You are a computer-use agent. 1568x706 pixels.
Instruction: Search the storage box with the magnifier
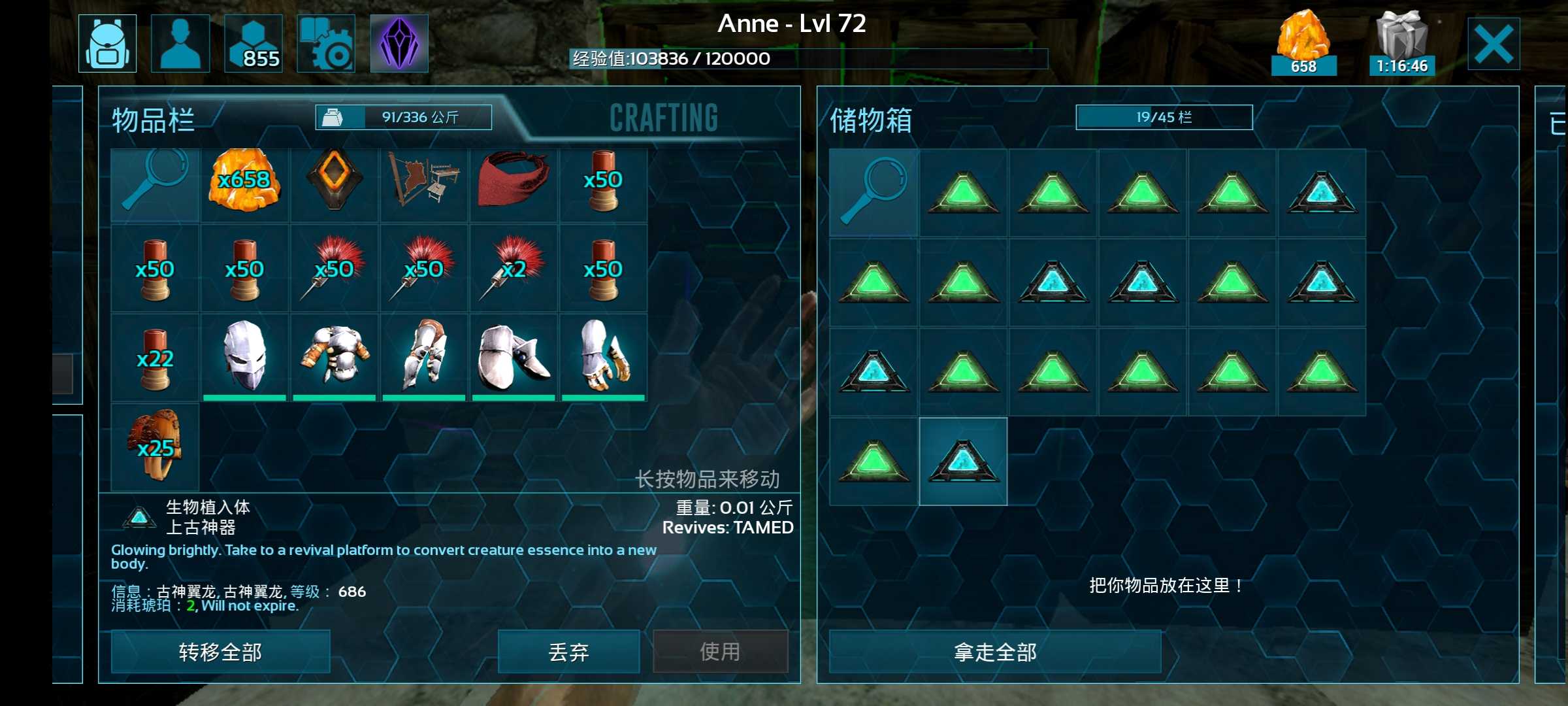click(x=874, y=193)
